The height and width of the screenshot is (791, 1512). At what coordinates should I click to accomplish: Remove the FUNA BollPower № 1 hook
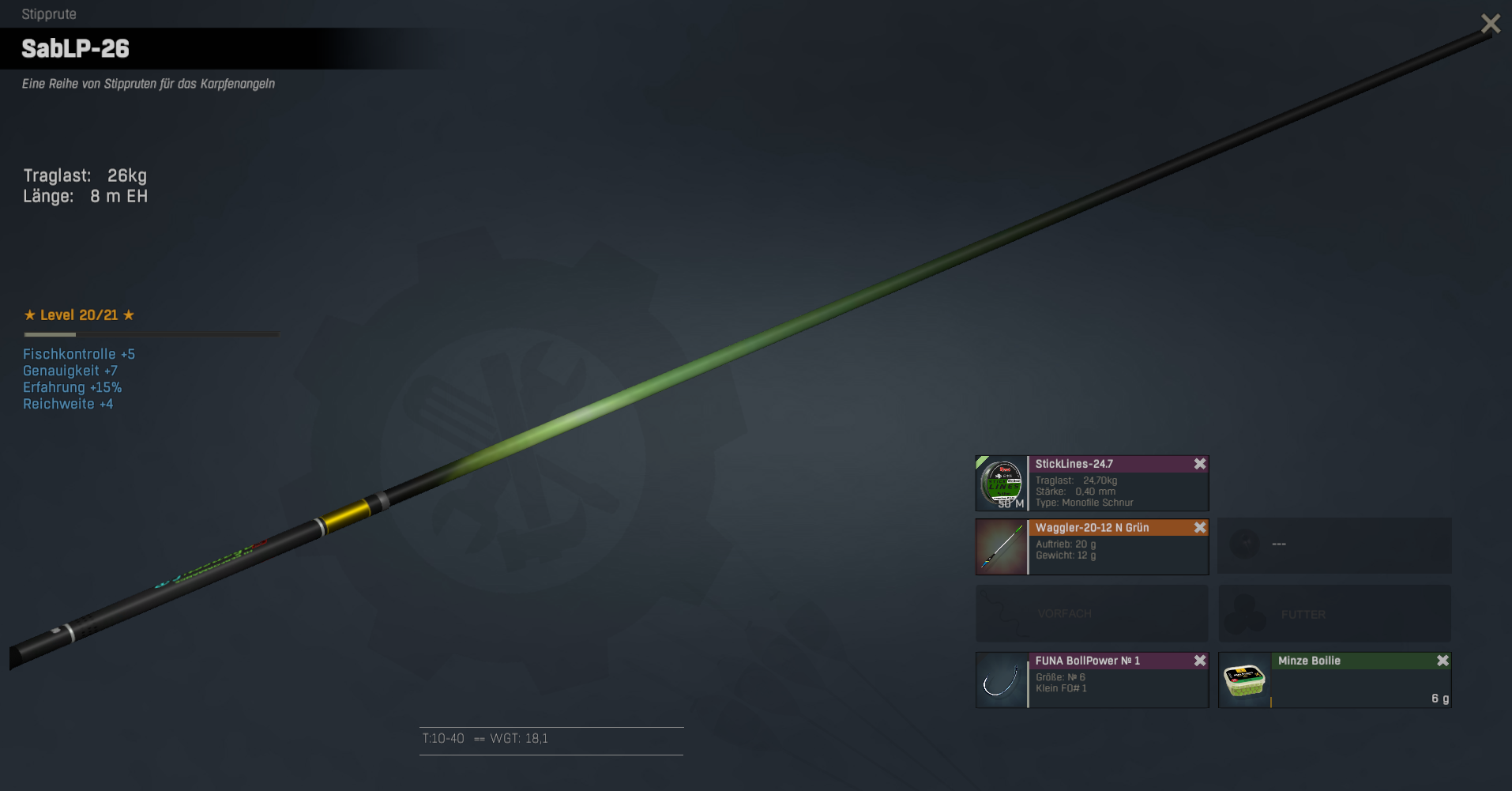(1200, 661)
